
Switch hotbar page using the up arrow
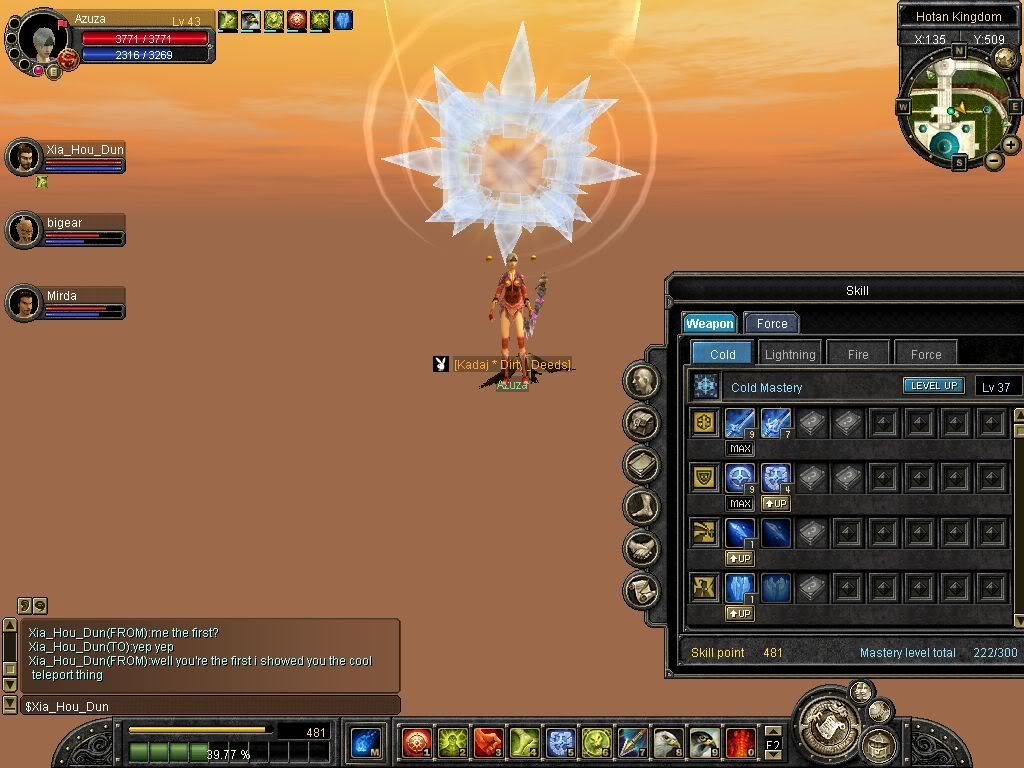pyautogui.click(x=773, y=733)
